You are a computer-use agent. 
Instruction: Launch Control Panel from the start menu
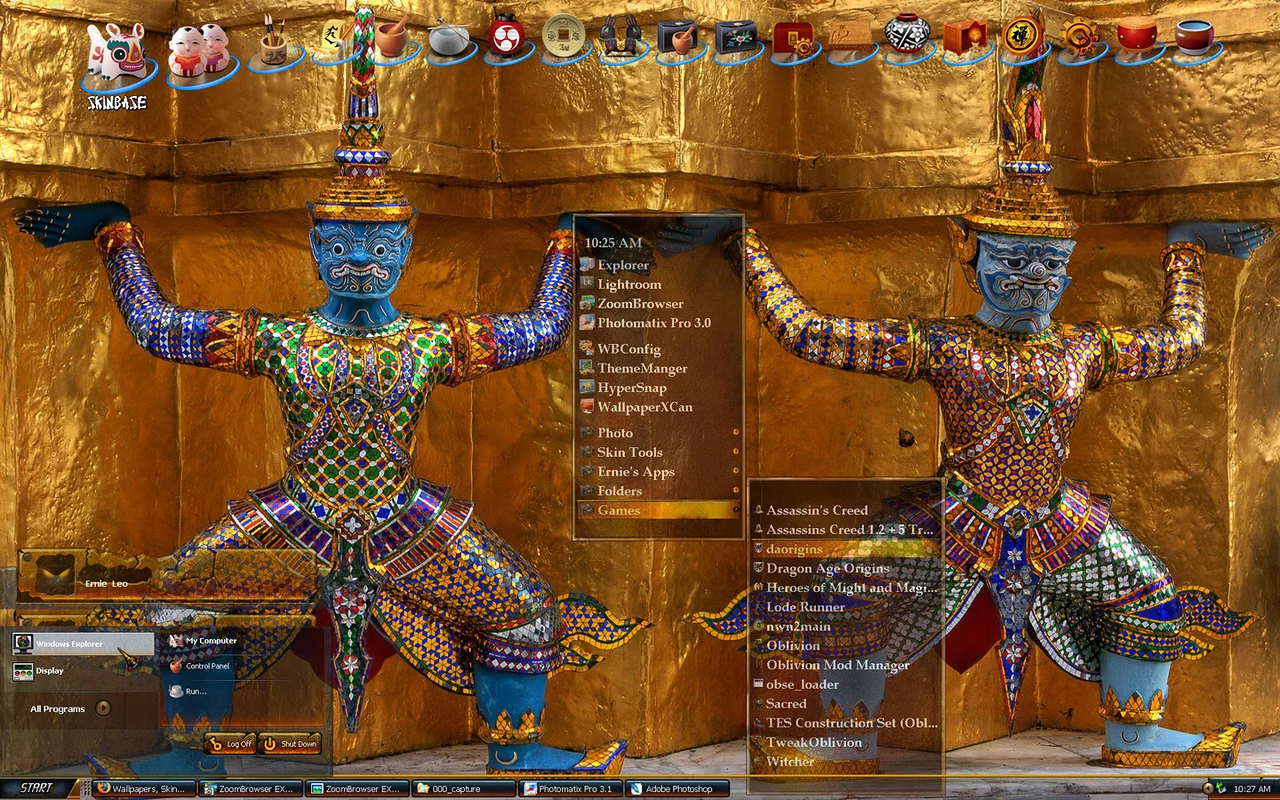click(x=207, y=666)
